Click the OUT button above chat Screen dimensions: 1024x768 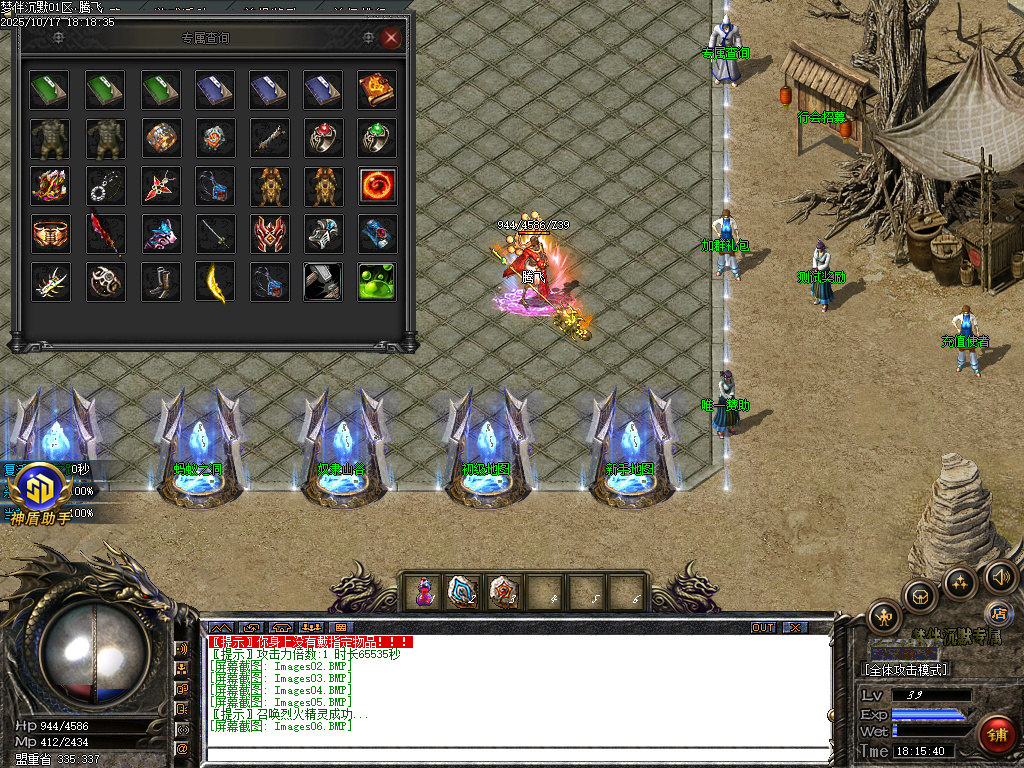pyautogui.click(x=763, y=627)
